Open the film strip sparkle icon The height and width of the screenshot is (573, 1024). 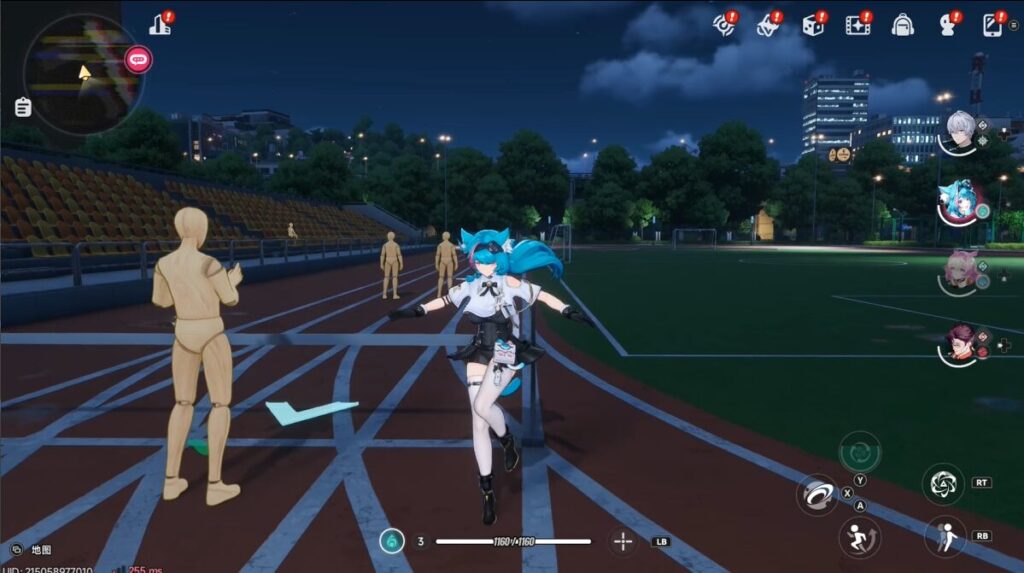857,25
